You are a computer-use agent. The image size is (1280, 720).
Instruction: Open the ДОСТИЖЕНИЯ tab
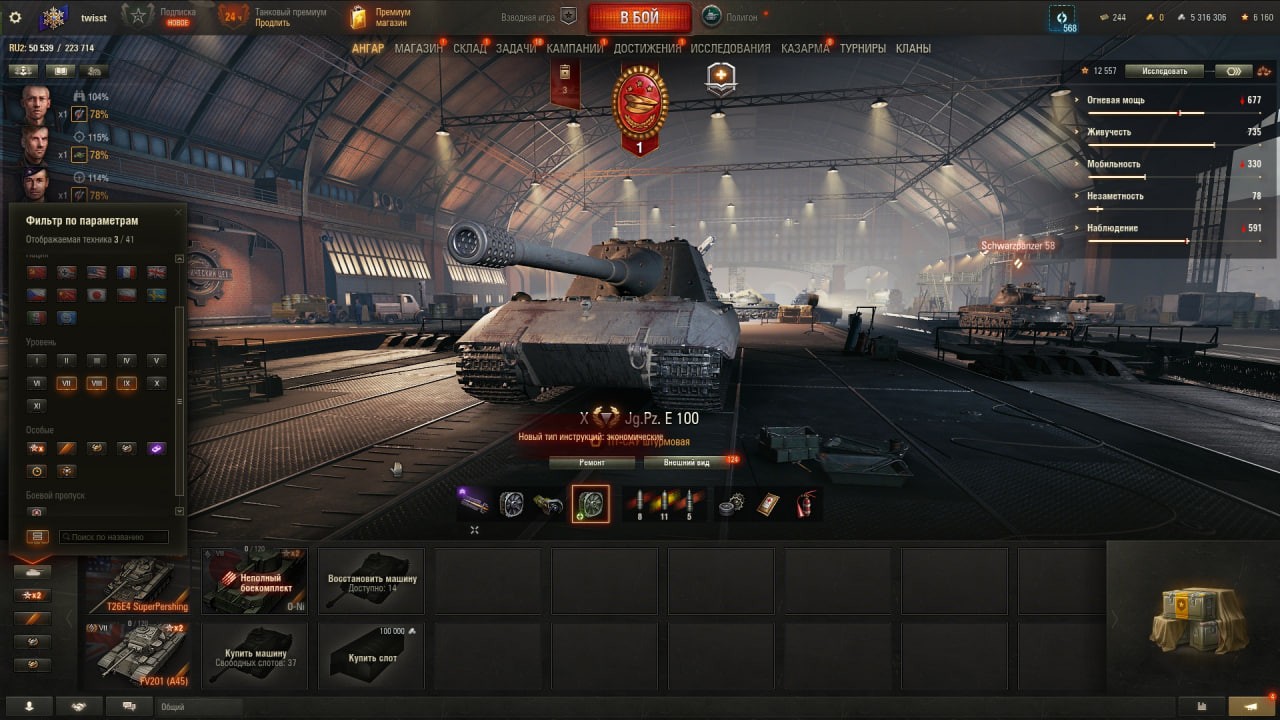(x=646, y=48)
